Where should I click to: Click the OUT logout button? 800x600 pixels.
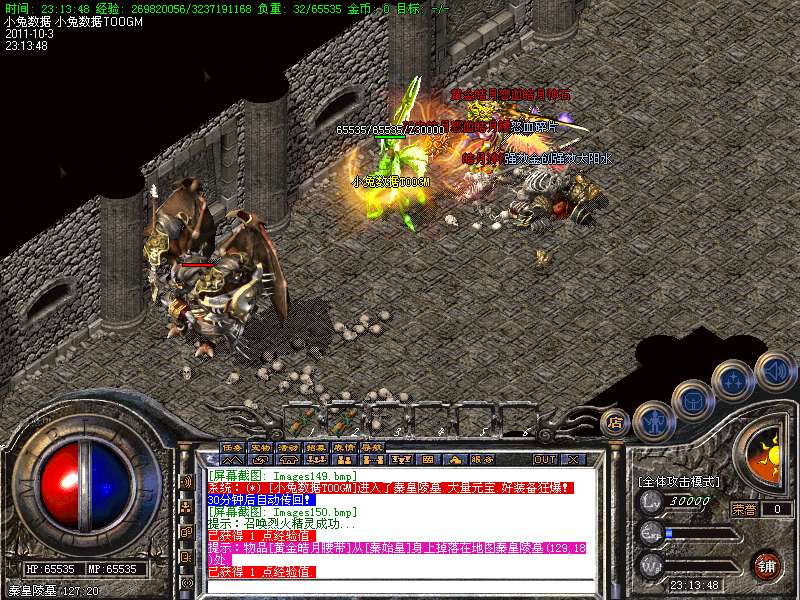tap(545, 459)
